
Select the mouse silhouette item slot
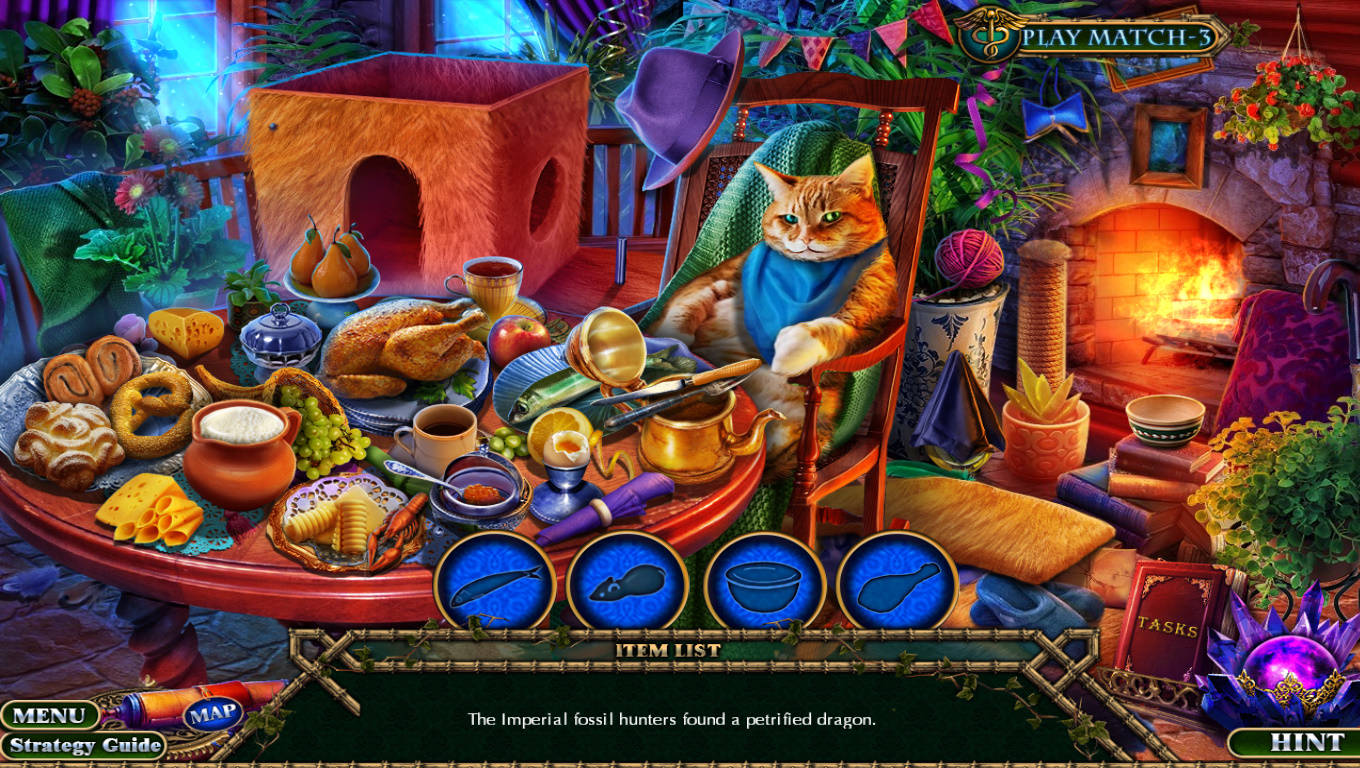click(x=627, y=584)
